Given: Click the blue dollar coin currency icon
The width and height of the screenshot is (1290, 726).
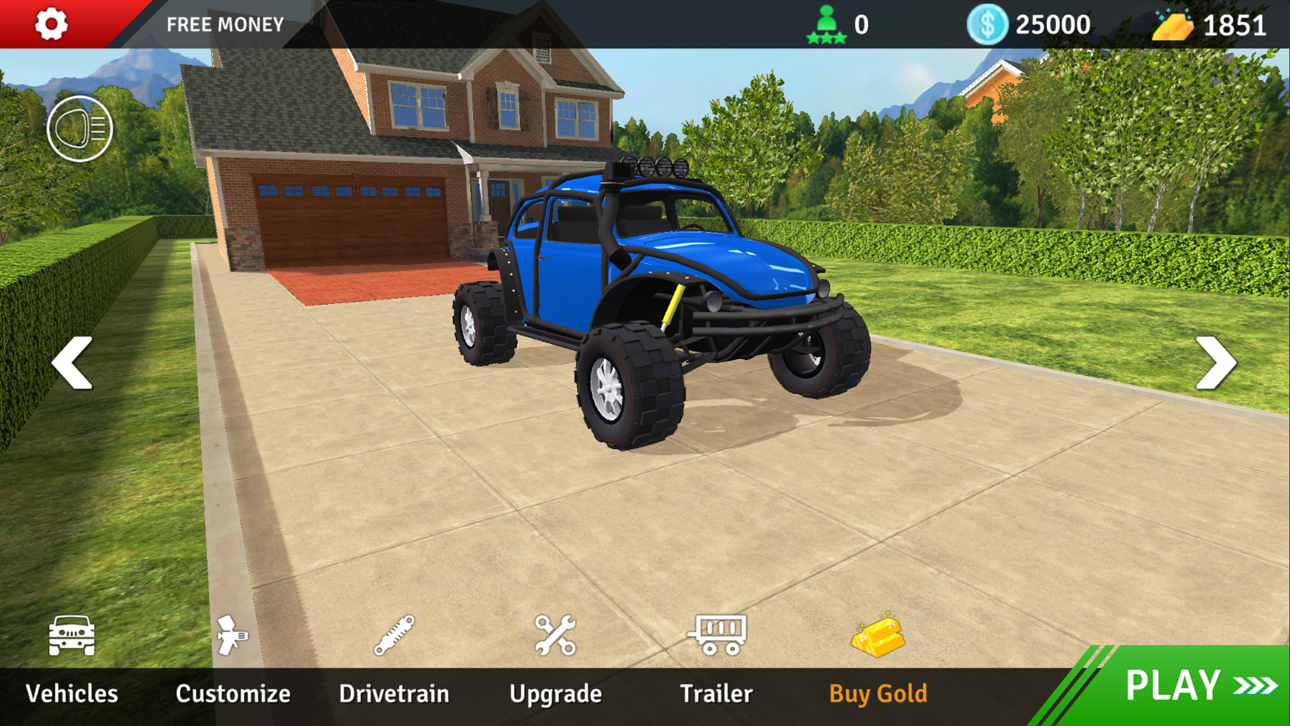Looking at the screenshot, I should 989,22.
